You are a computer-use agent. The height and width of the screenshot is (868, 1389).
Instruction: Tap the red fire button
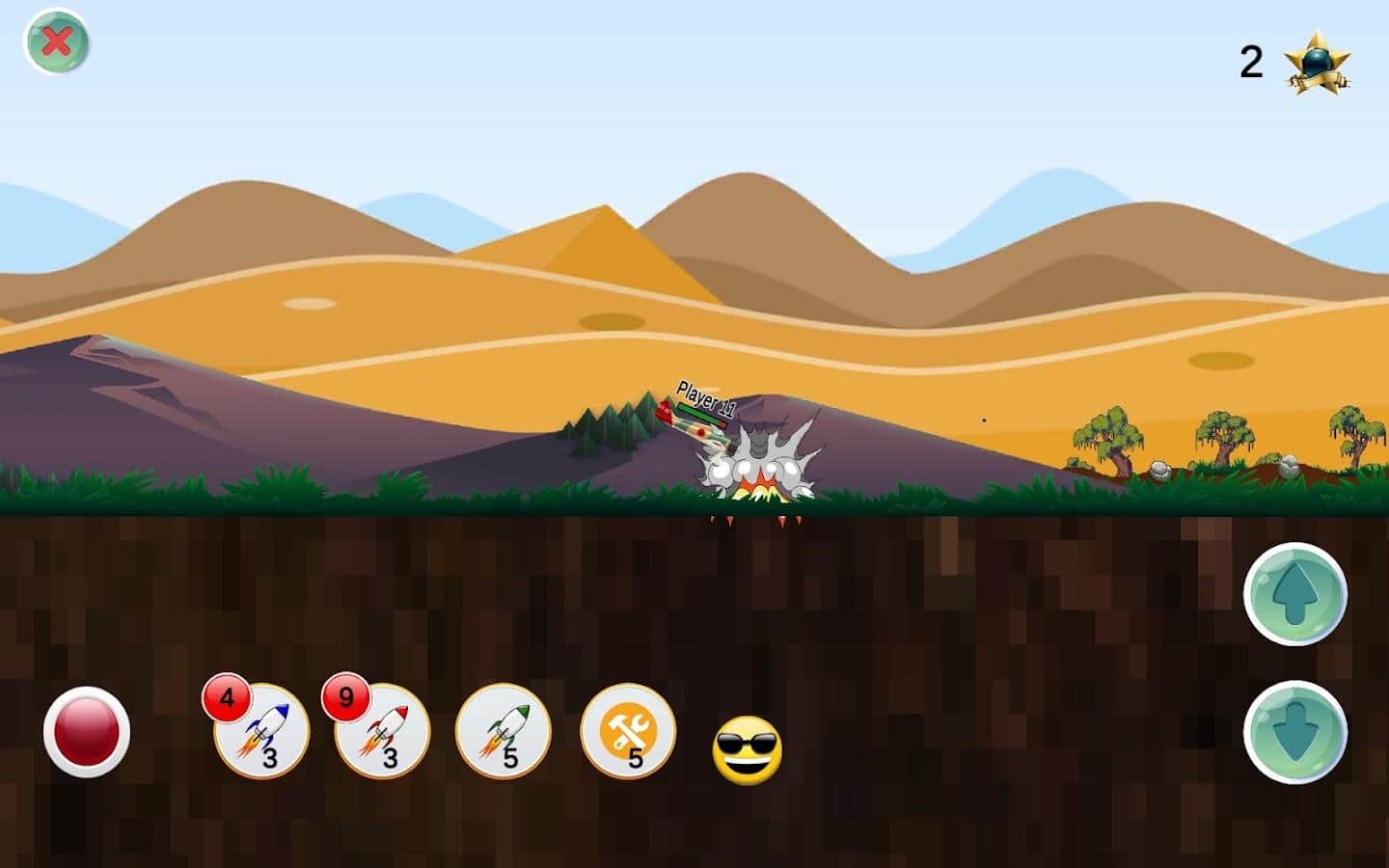tap(87, 732)
